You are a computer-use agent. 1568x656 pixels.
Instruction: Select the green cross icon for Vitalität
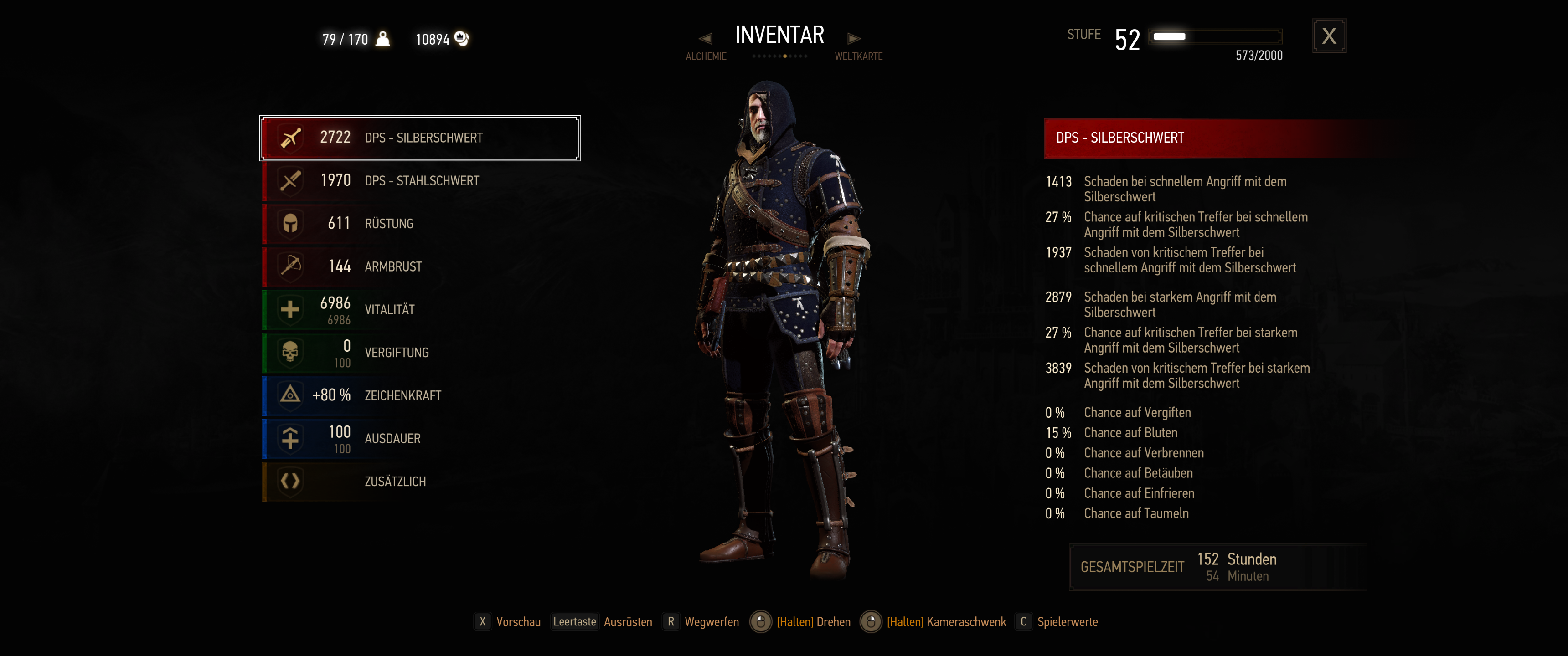click(x=291, y=309)
